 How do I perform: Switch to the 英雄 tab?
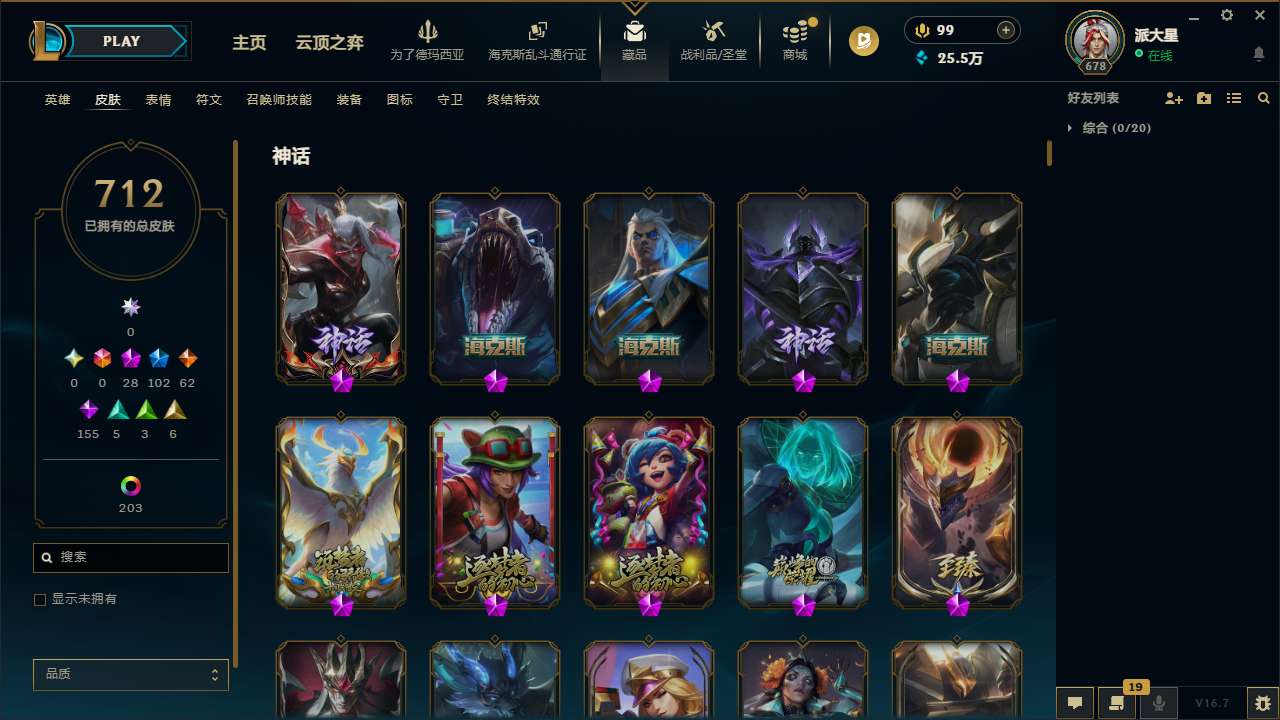[57, 100]
